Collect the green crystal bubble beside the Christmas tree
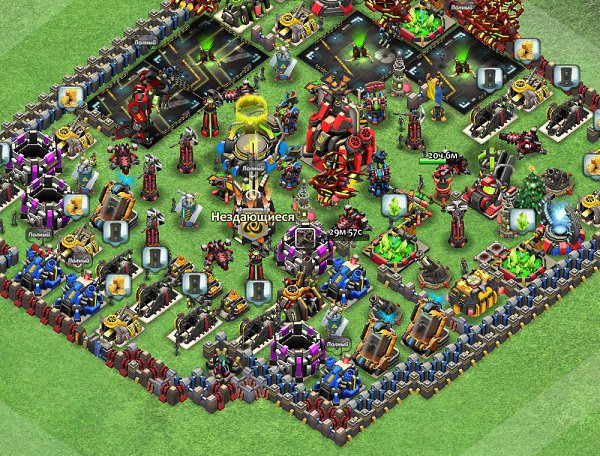Screen dimensions: 600x456 pyautogui.click(x=521, y=220)
